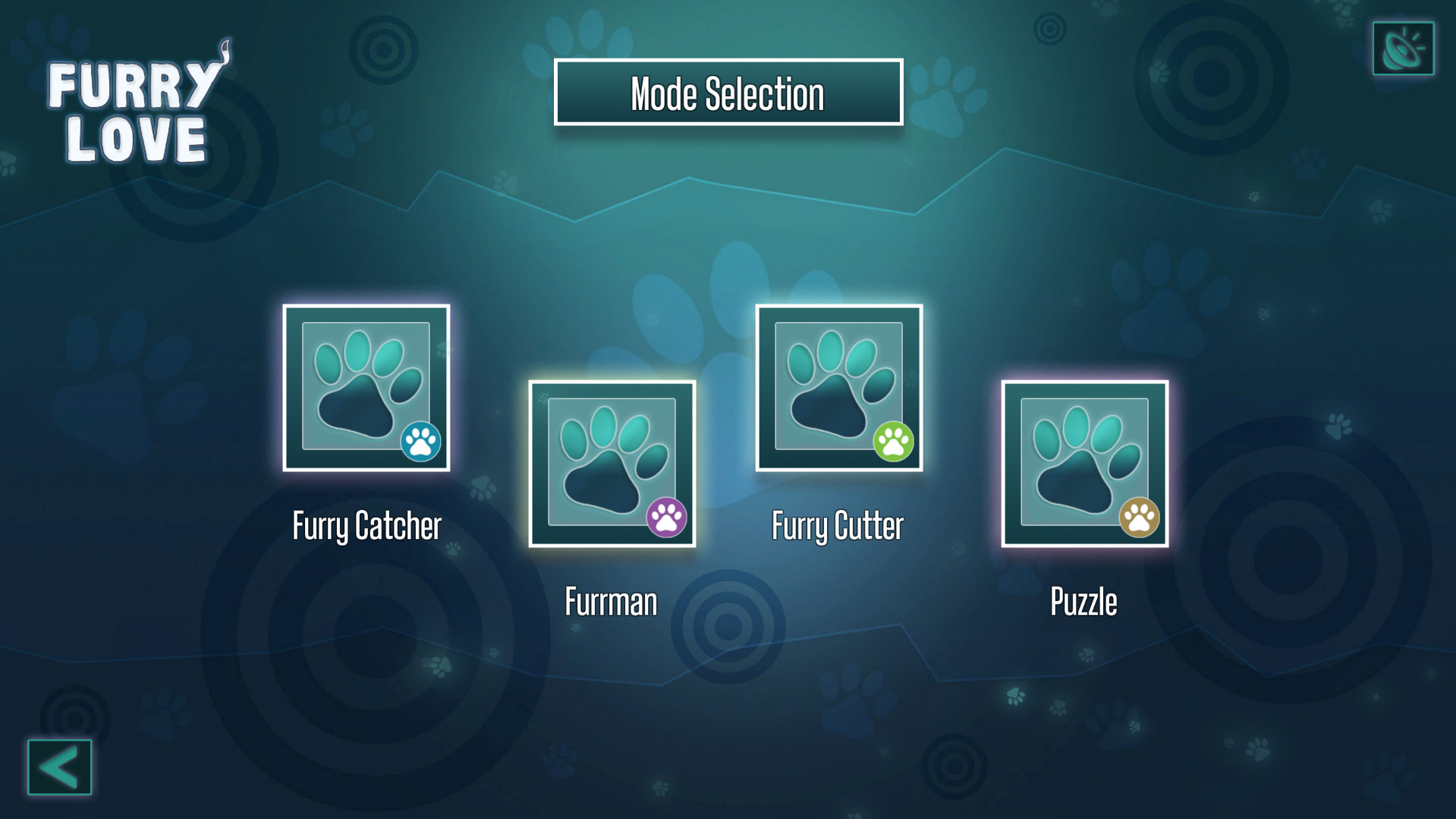Select the Furry Catcher paw icon
Image resolution: width=1456 pixels, height=819 pixels.
coord(366,387)
